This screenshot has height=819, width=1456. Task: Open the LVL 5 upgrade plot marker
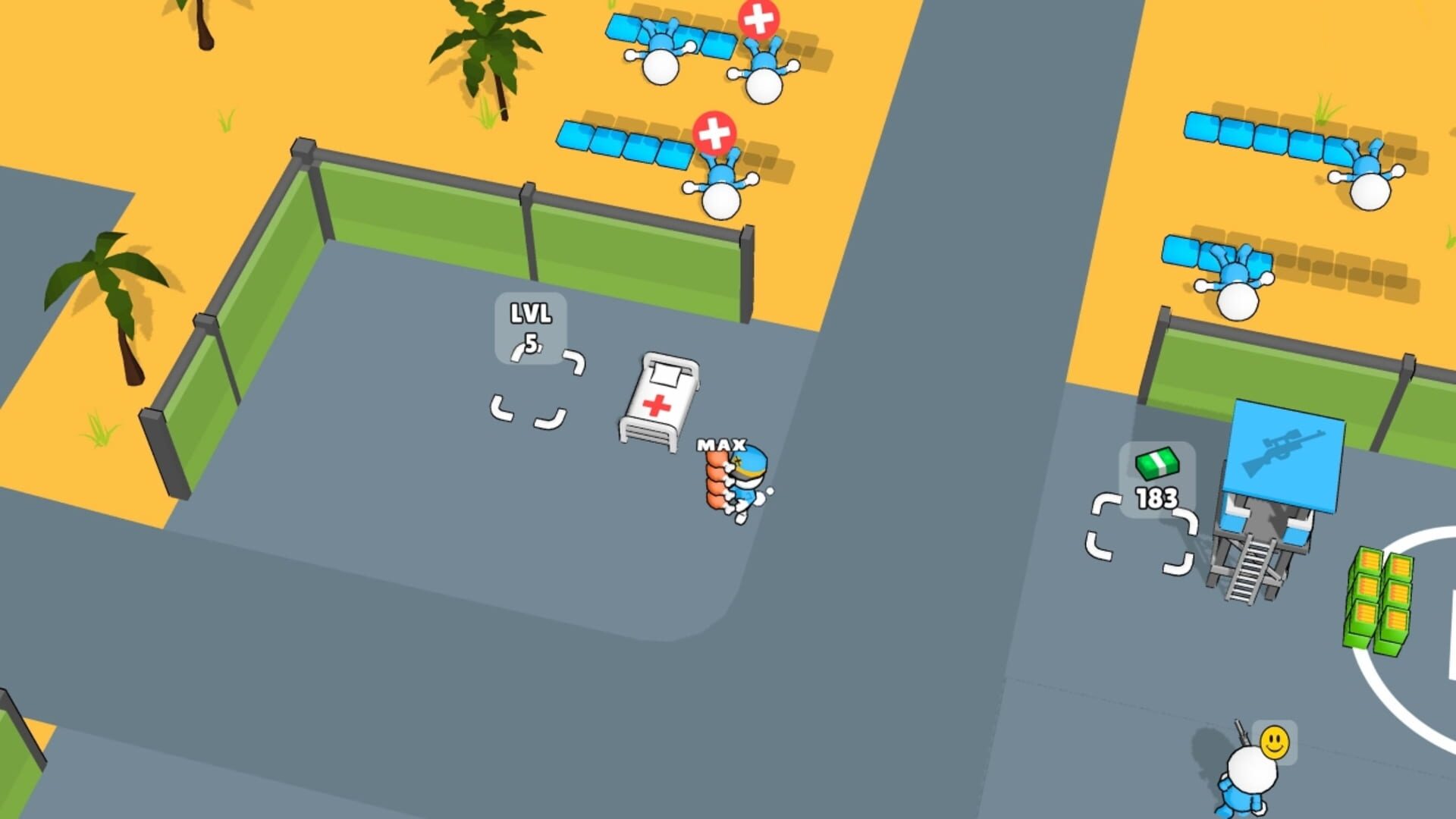pos(529,328)
